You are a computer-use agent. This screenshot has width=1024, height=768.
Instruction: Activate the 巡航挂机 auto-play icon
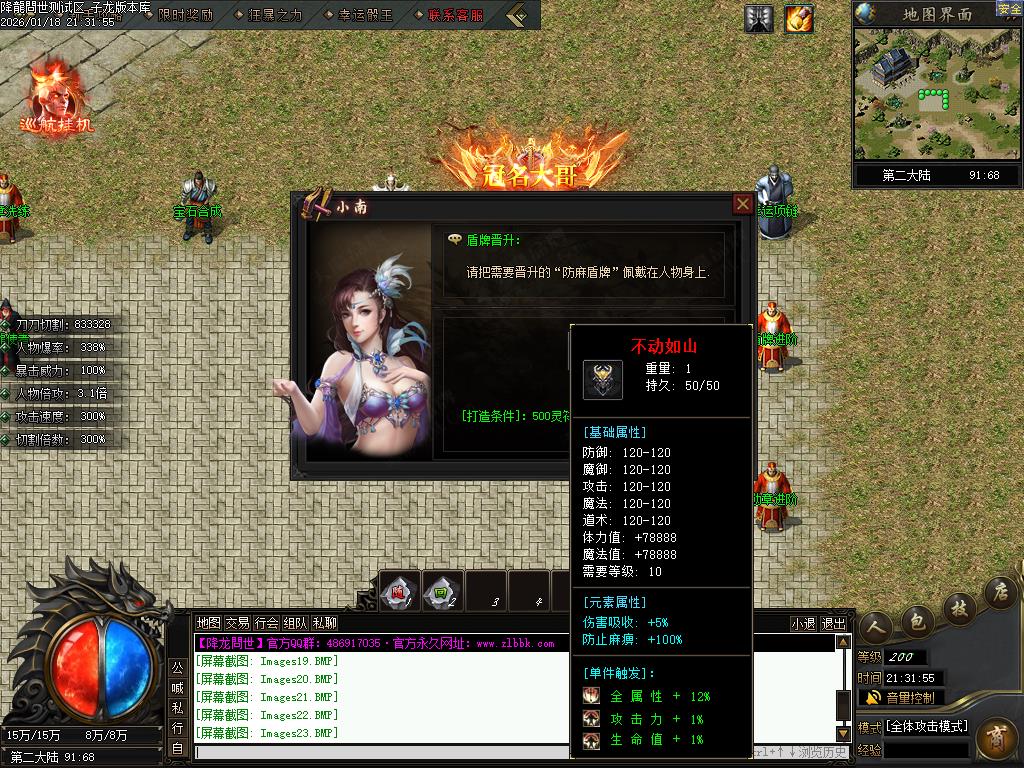(55, 98)
